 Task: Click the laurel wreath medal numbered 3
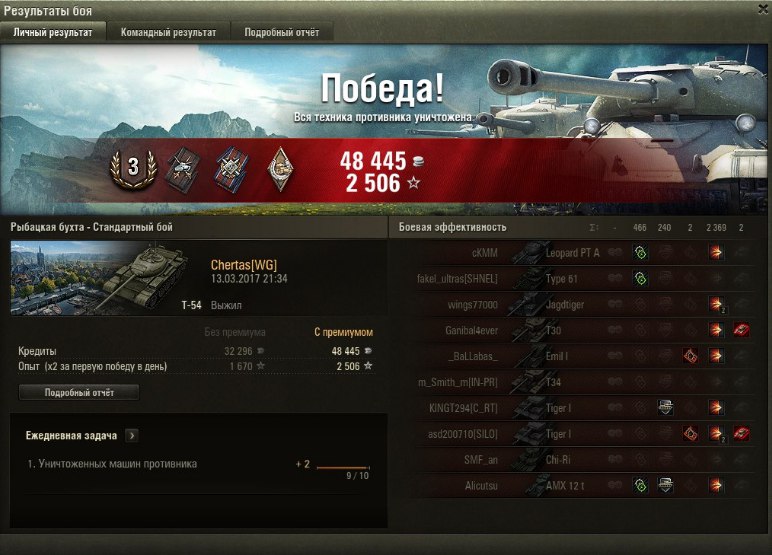pyautogui.click(x=131, y=167)
